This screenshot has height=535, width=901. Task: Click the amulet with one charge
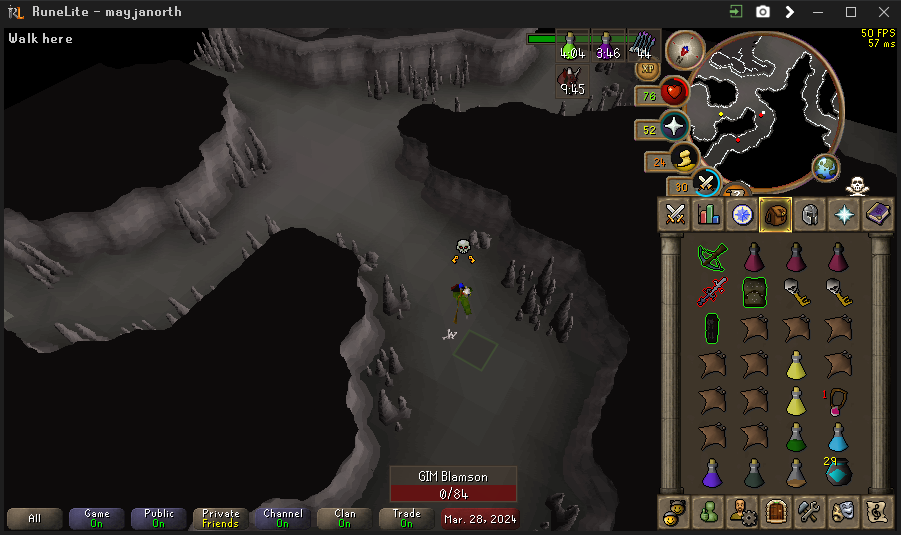pyautogui.click(x=838, y=400)
